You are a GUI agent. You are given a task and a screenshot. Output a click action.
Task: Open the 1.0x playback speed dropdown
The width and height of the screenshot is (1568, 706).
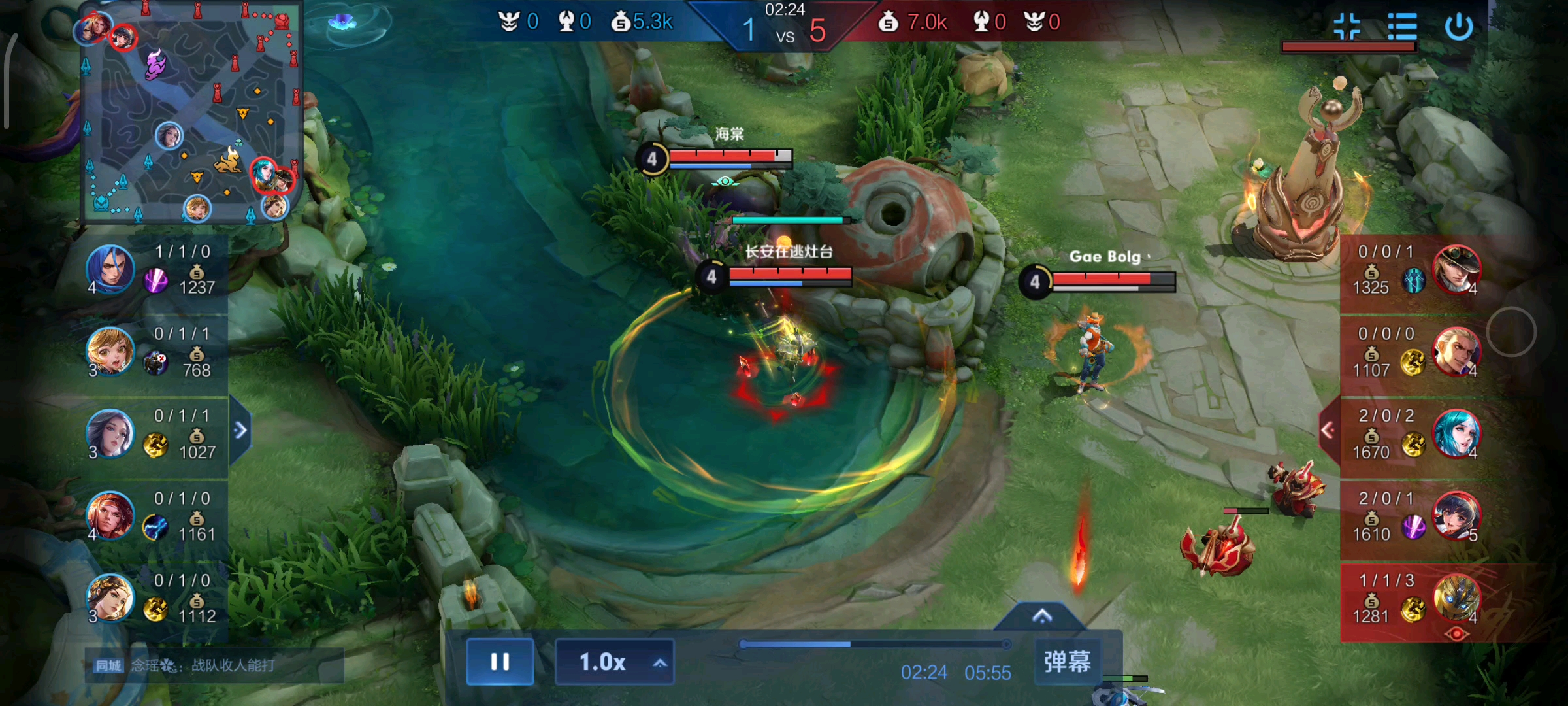(614, 662)
